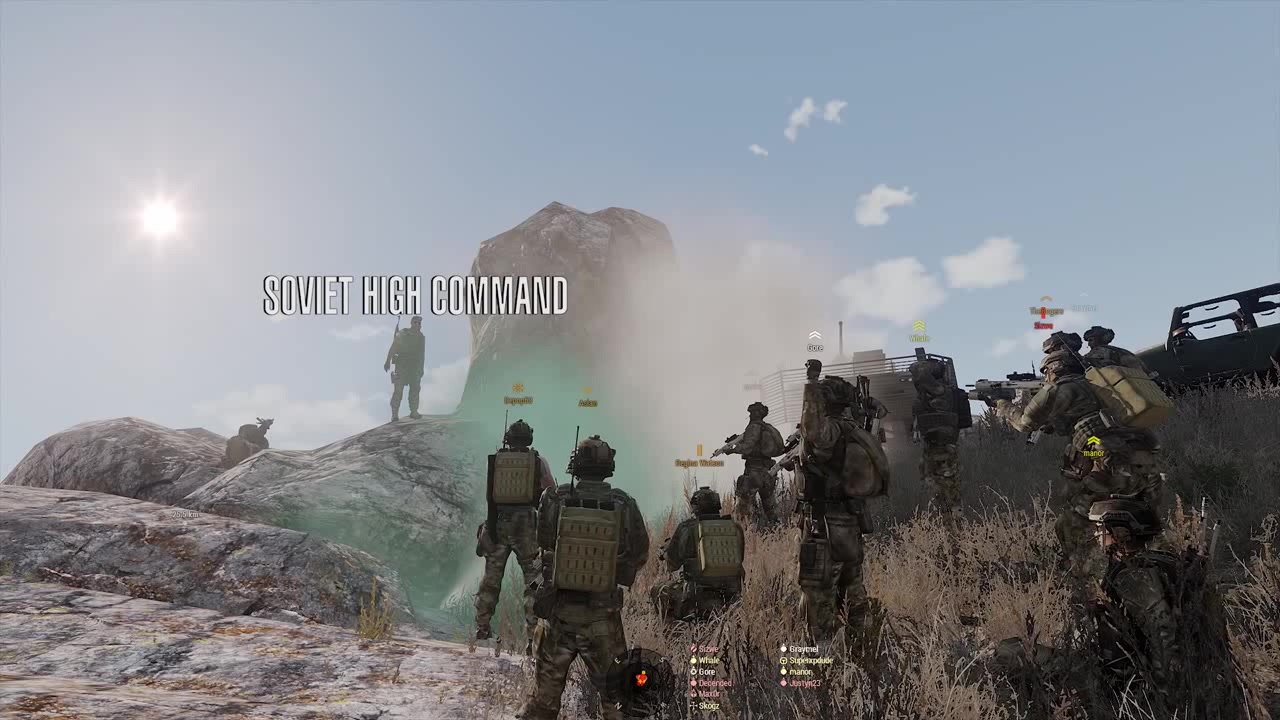This screenshot has height=720, width=1280.
Task: Choose Gore's row in the squad list
Action: (x=706, y=672)
